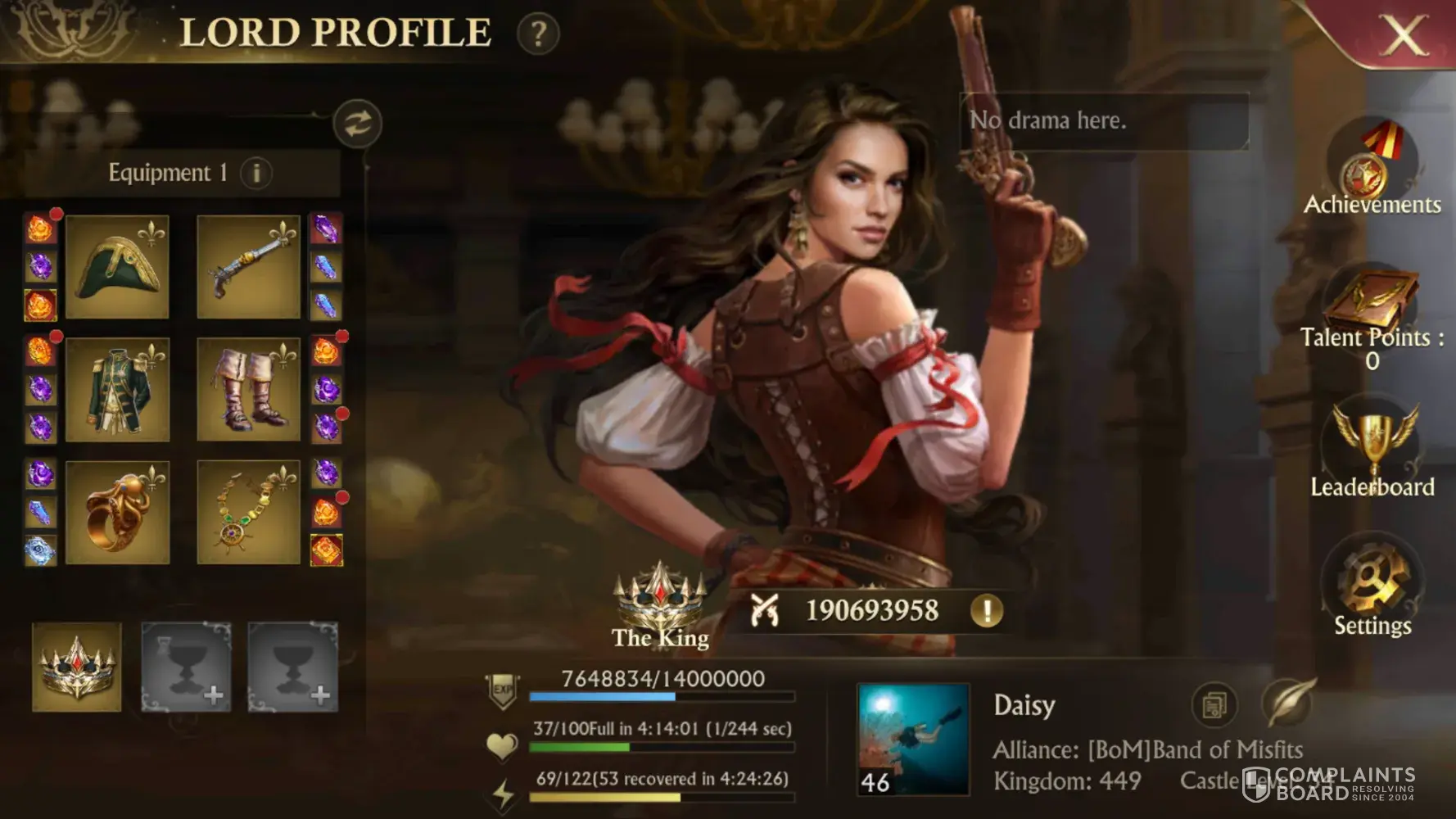1456x819 pixels.
Task: Open the crown item slot
Action: (77, 667)
